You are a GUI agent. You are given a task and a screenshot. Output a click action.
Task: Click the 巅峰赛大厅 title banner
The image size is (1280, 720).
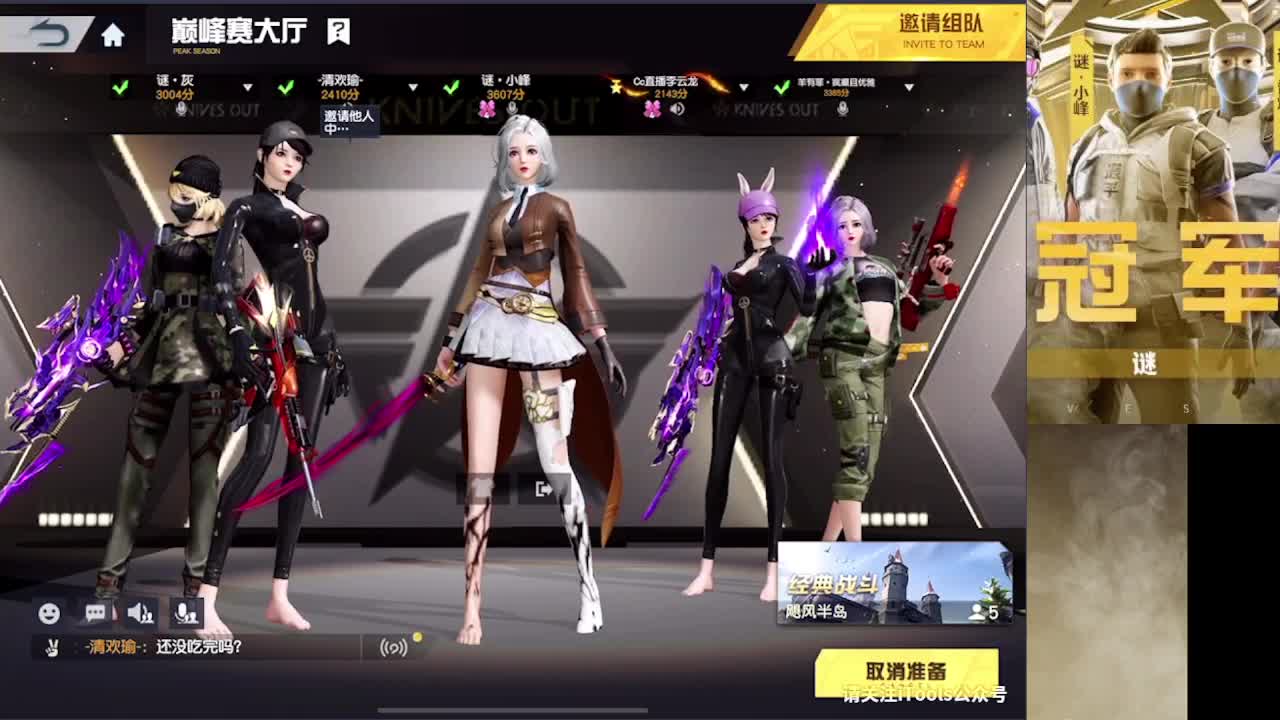click(x=238, y=30)
